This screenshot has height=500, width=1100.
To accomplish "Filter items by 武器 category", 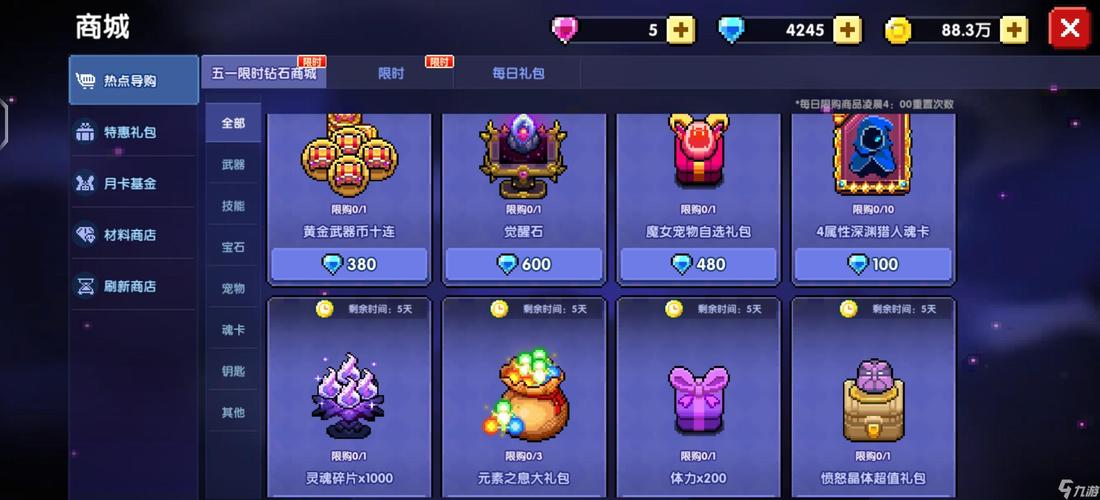I will [x=233, y=164].
